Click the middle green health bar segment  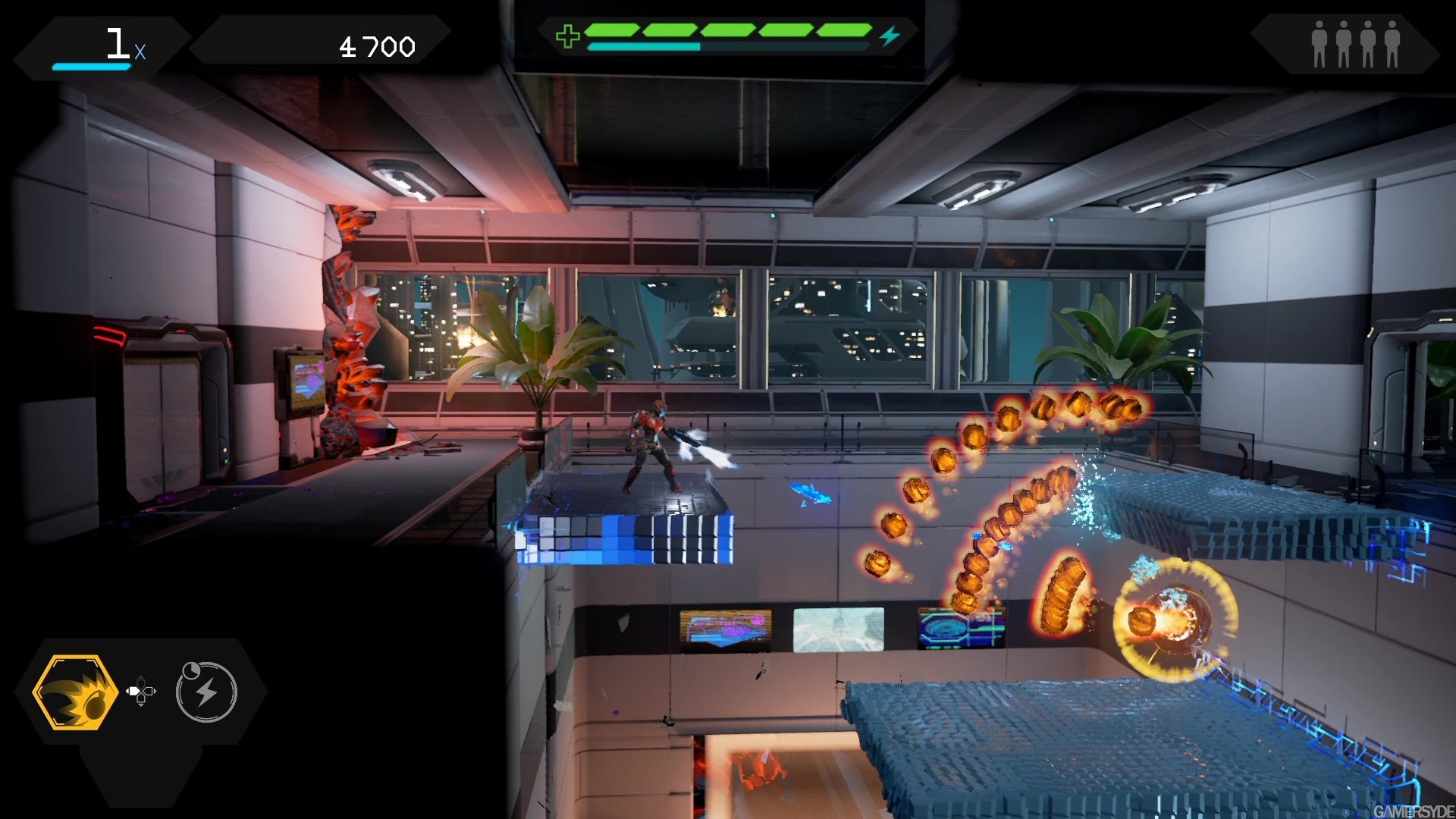tap(726, 30)
